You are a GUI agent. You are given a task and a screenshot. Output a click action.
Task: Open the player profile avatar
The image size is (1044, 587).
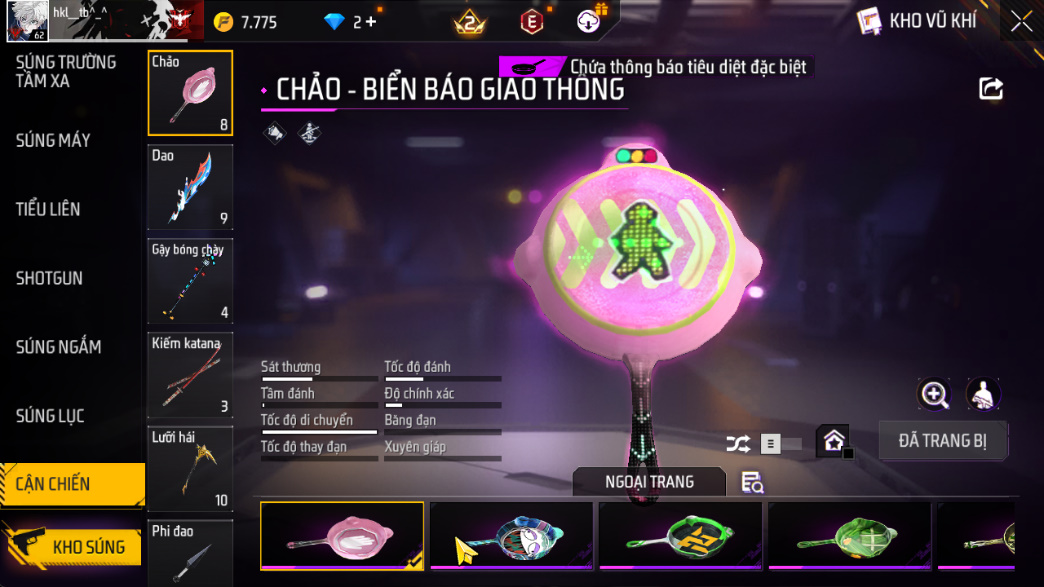pyautogui.click(x=27, y=20)
